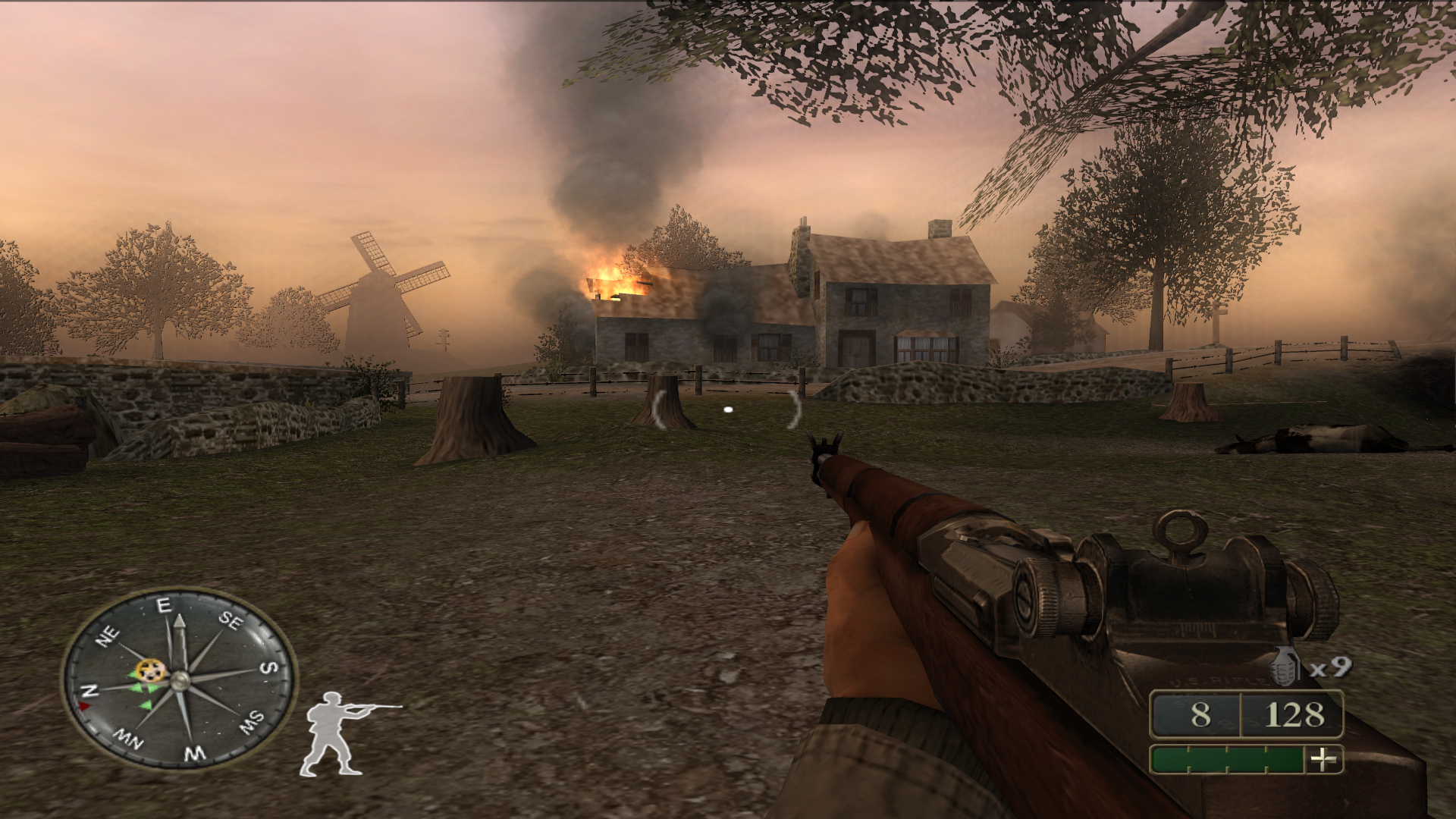This screenshot has width=1456, height=819.
Task: Select the grenade icon showing x9 count
Action: [x=1284, y=666]
